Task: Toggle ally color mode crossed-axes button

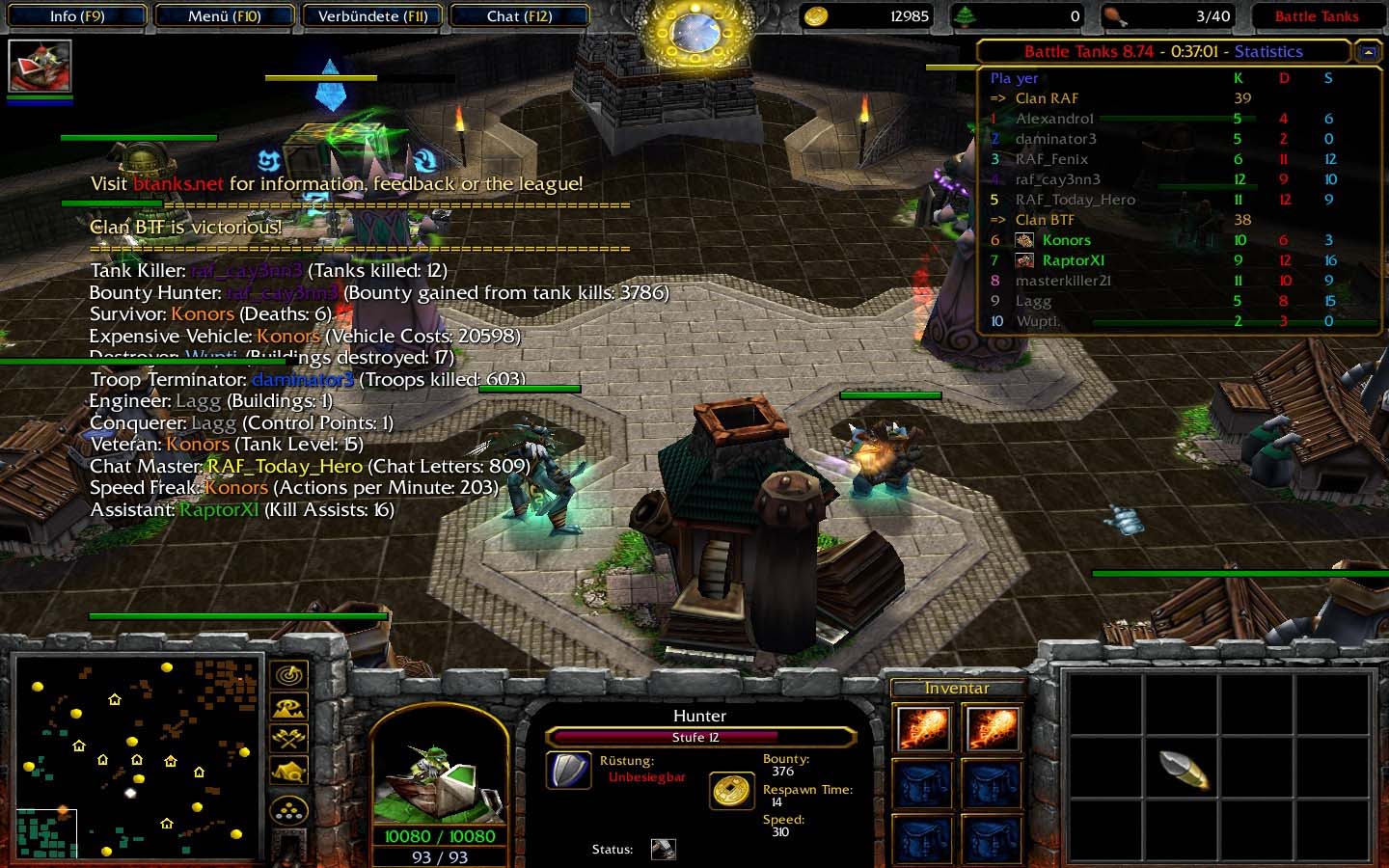Action: click(x=289, y=740)
